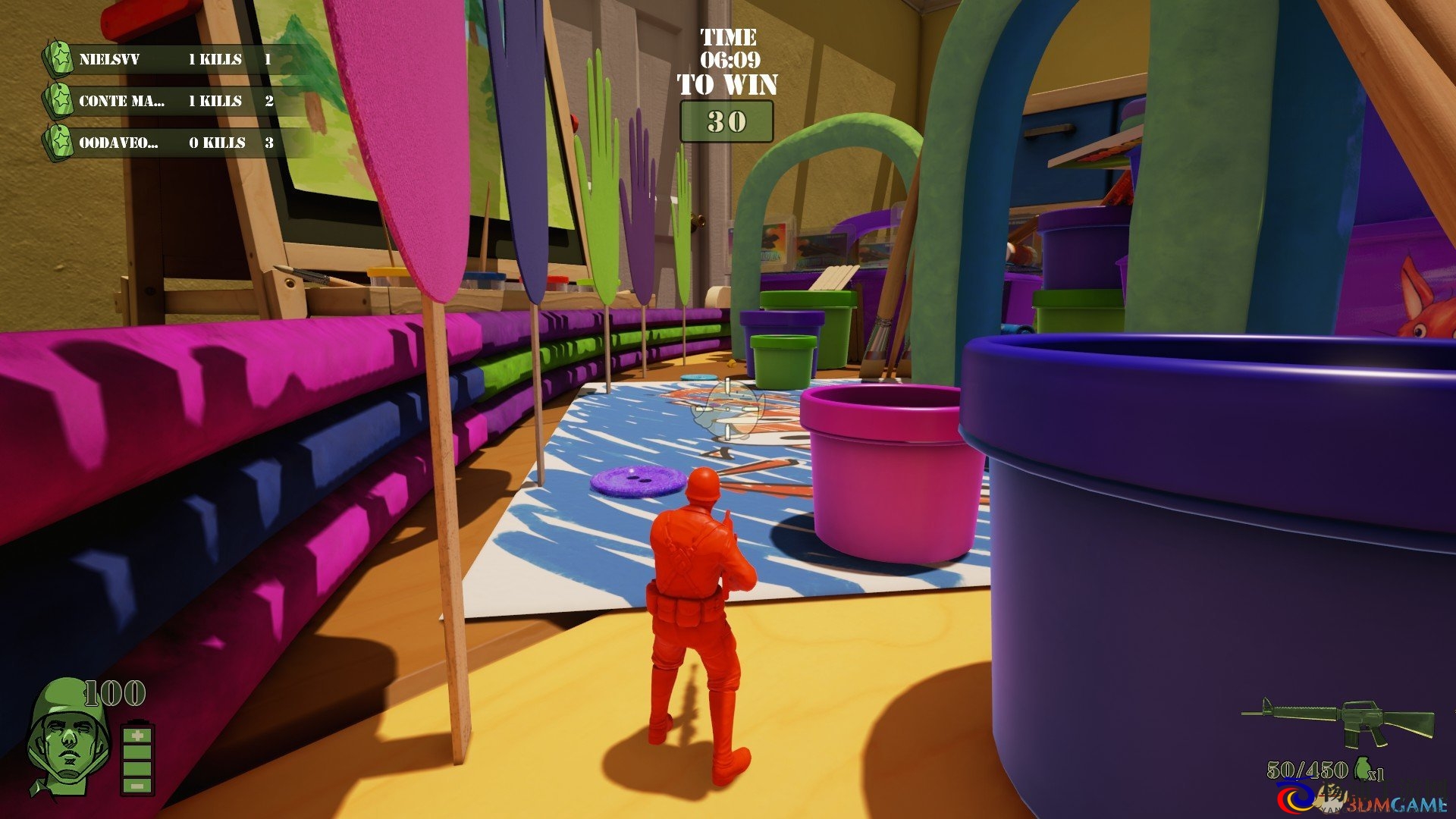Select the CONTE MA... scoreboard row
Image resolution: width=1456 pixels, height=819 pixels.
(174, 101)
